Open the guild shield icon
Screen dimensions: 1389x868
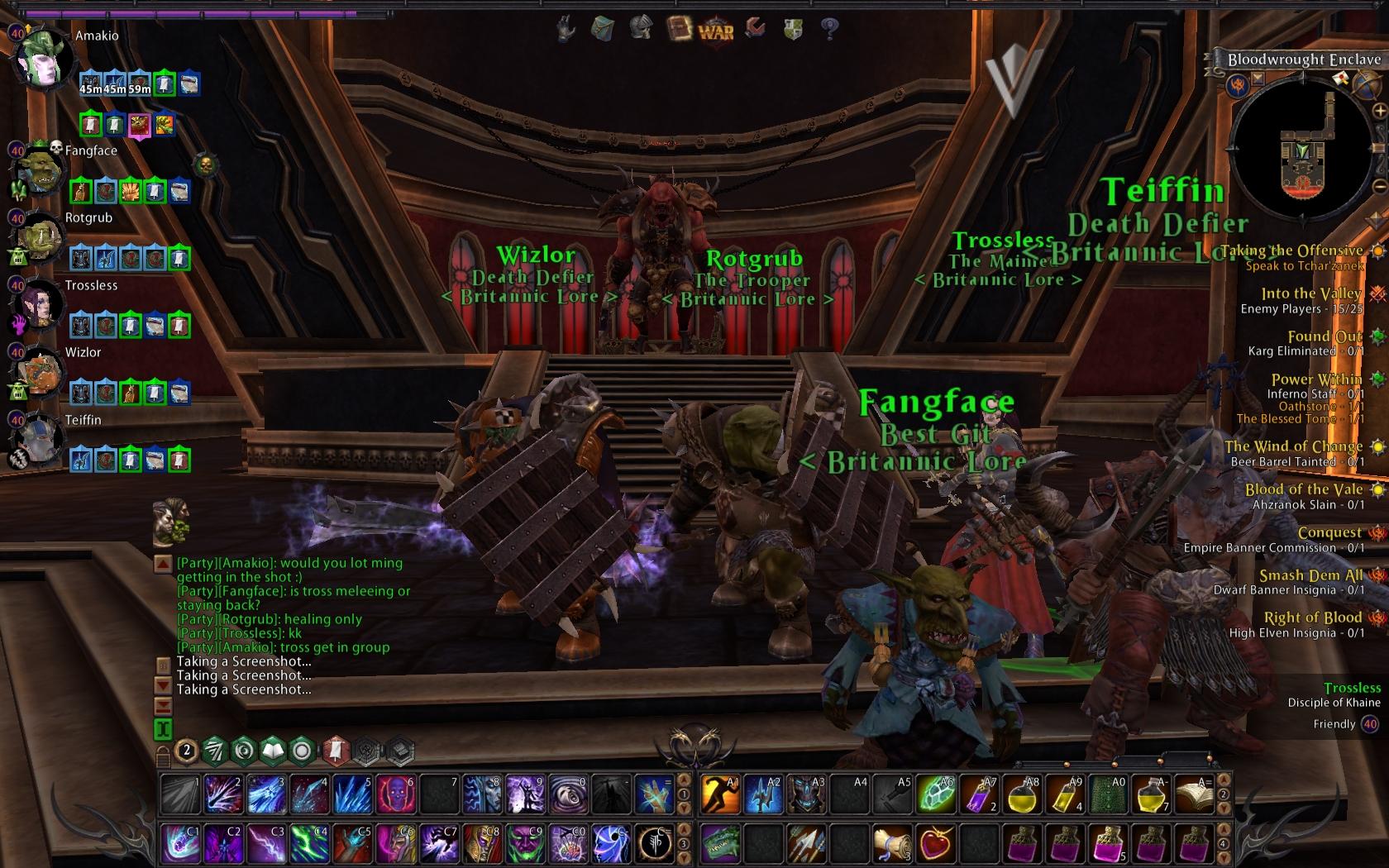[792, 30]
